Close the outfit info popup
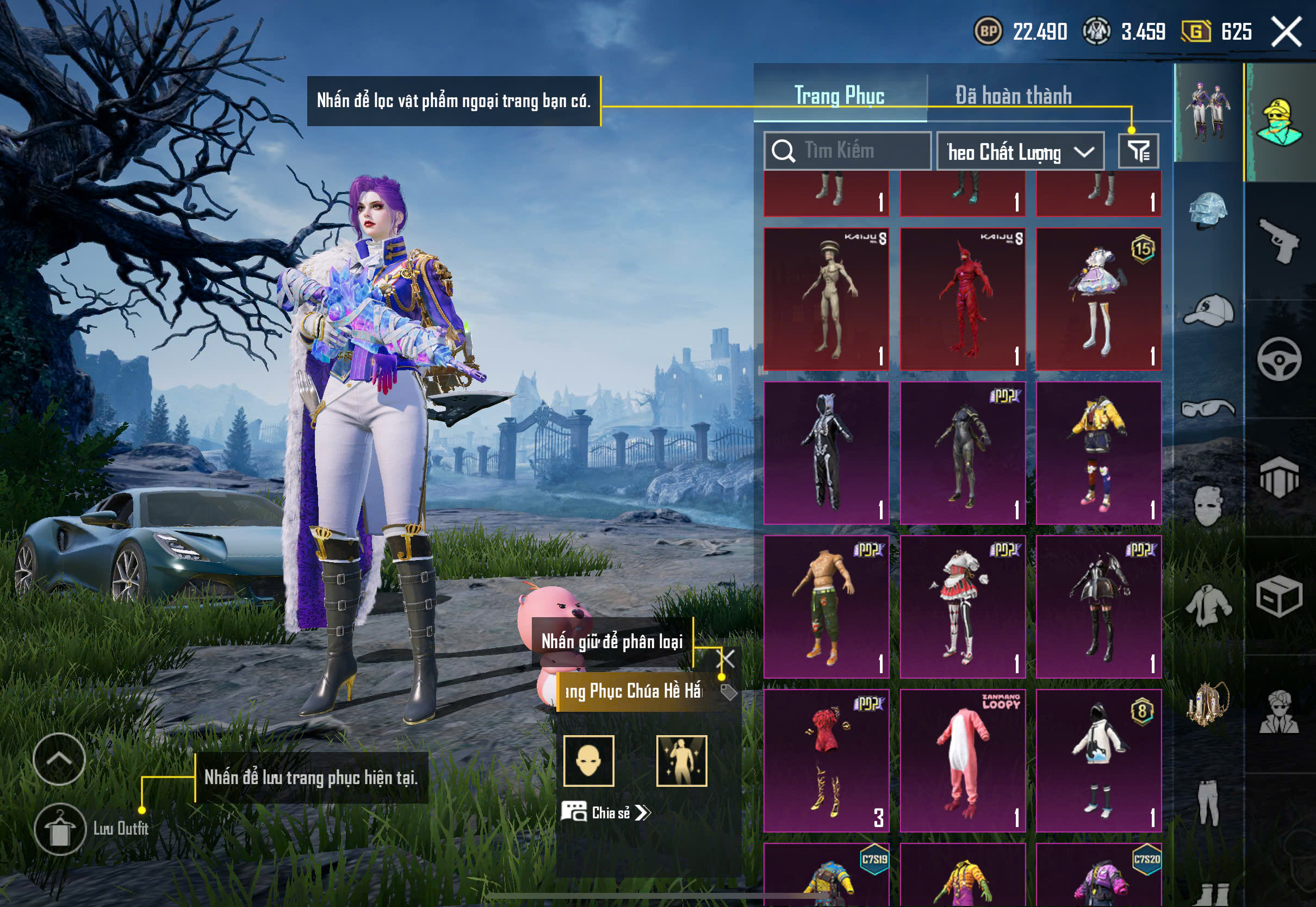Screen dimensions: 1316x907 pos(727,659)
